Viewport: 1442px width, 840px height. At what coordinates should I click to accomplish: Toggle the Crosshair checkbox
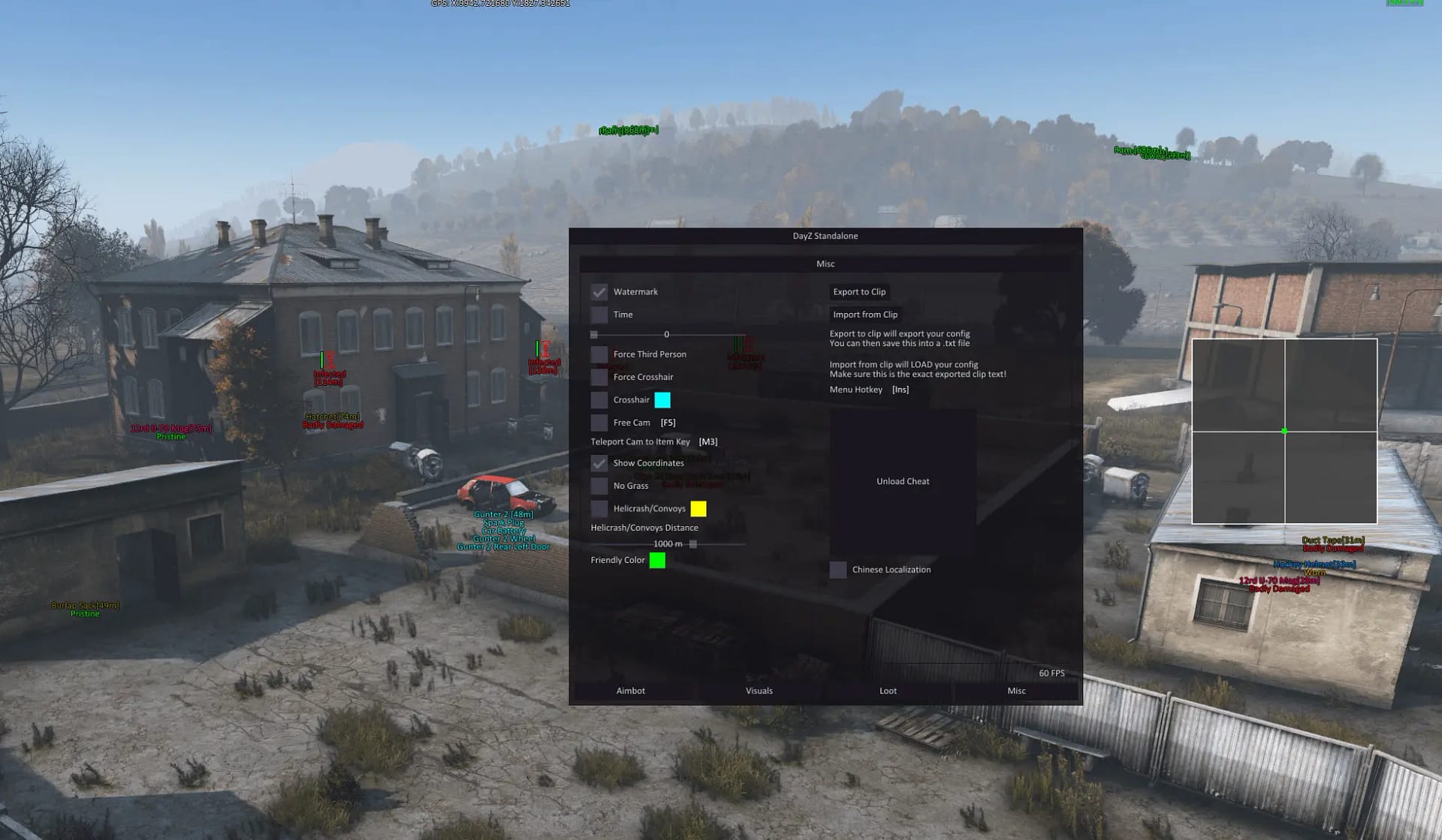click(599, 399)
